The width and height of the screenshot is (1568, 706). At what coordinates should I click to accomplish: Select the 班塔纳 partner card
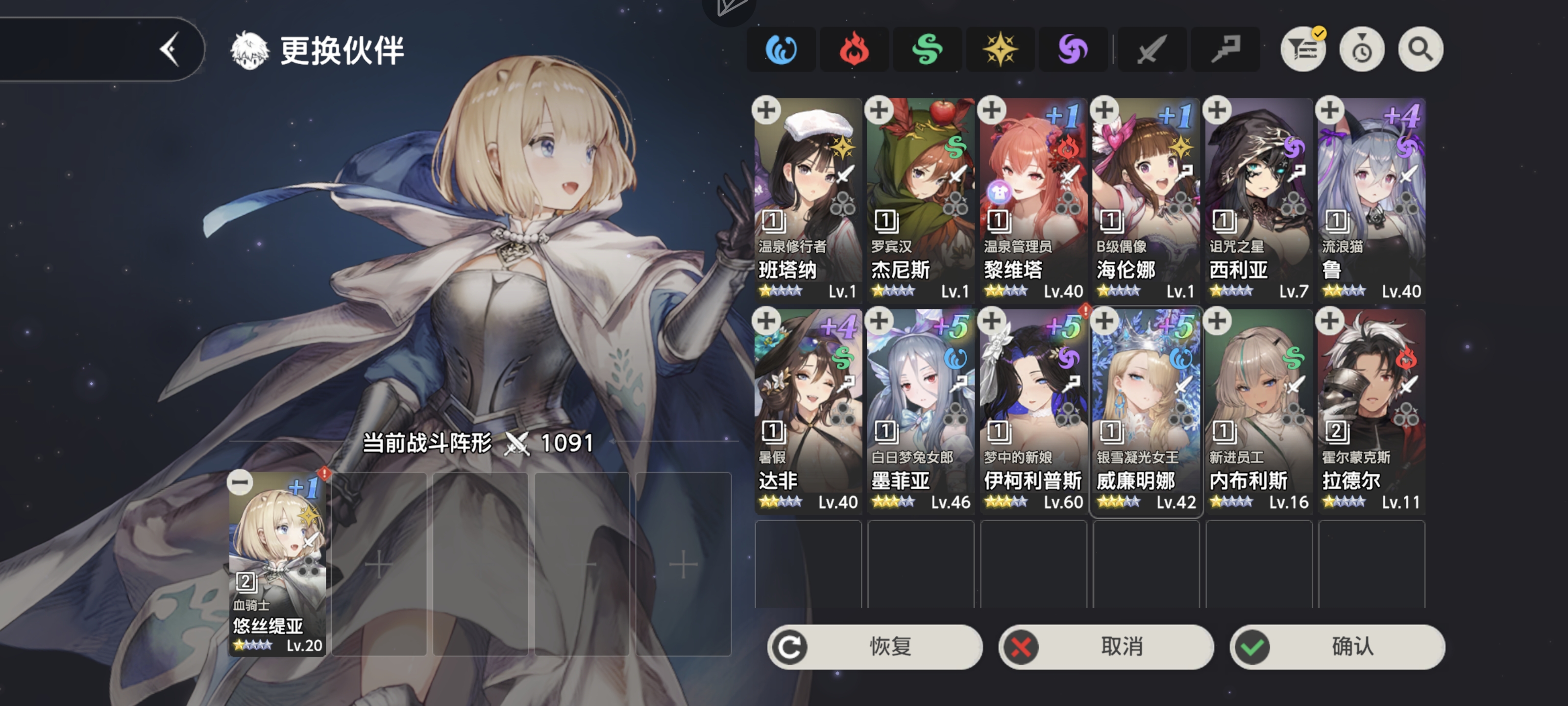(808, 200)
